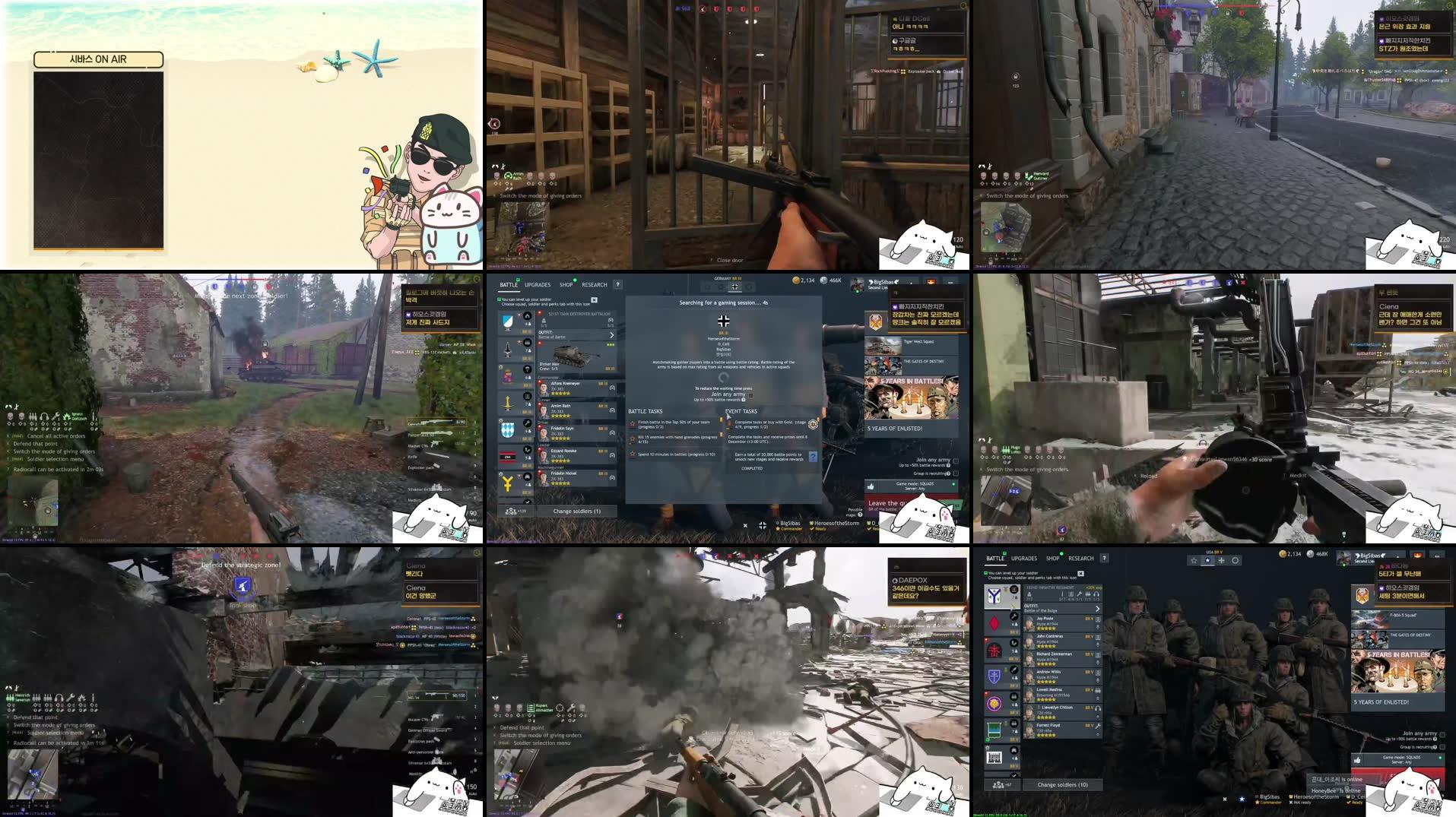The width and height of the screenshot is (1456, 817).
Task: Switch to the UPGRADES tab
Action: click(x=538, y=284)
